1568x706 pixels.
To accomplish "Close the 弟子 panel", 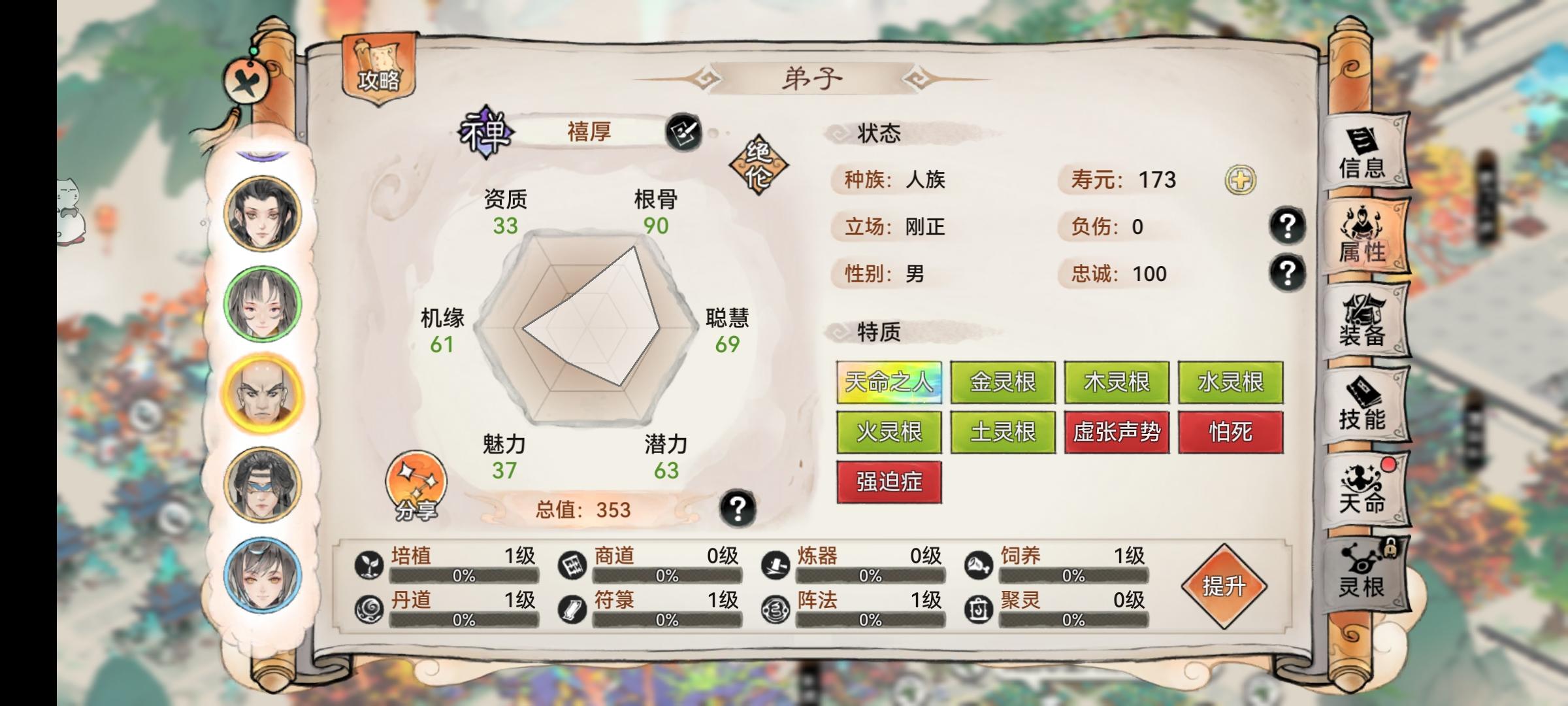I will (246, 80).
